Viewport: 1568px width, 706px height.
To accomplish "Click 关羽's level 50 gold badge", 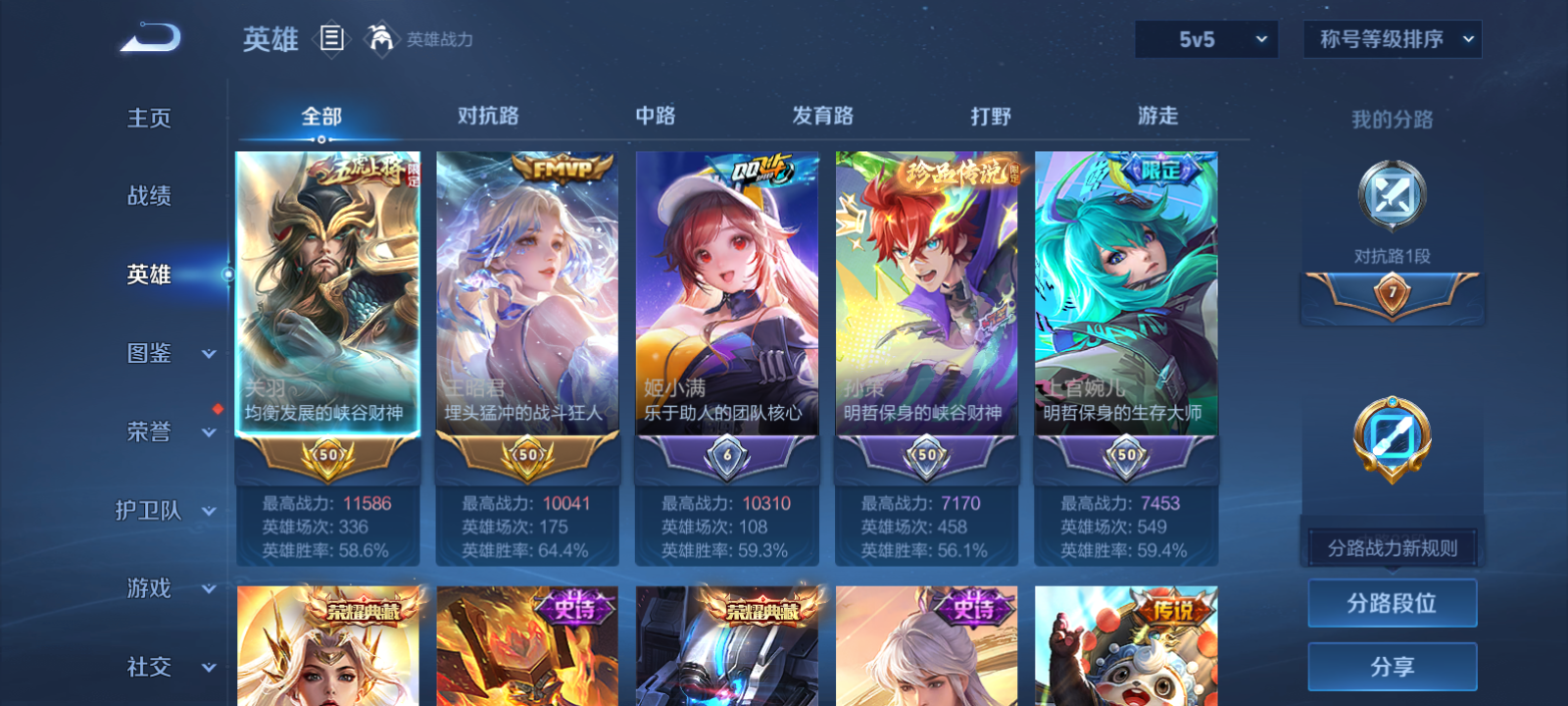I will click(x=327, y=454).
